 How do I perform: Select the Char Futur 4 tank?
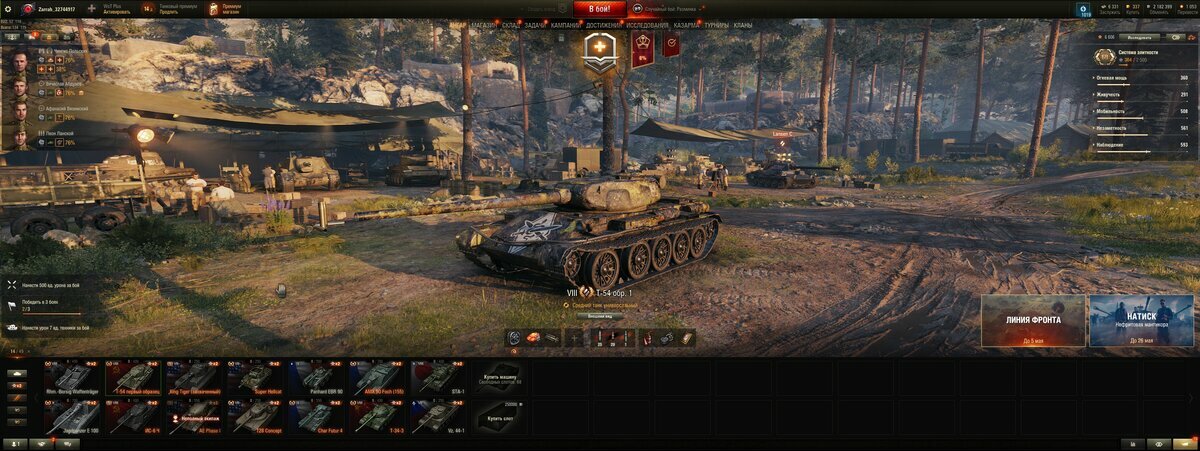coord(319,416)
